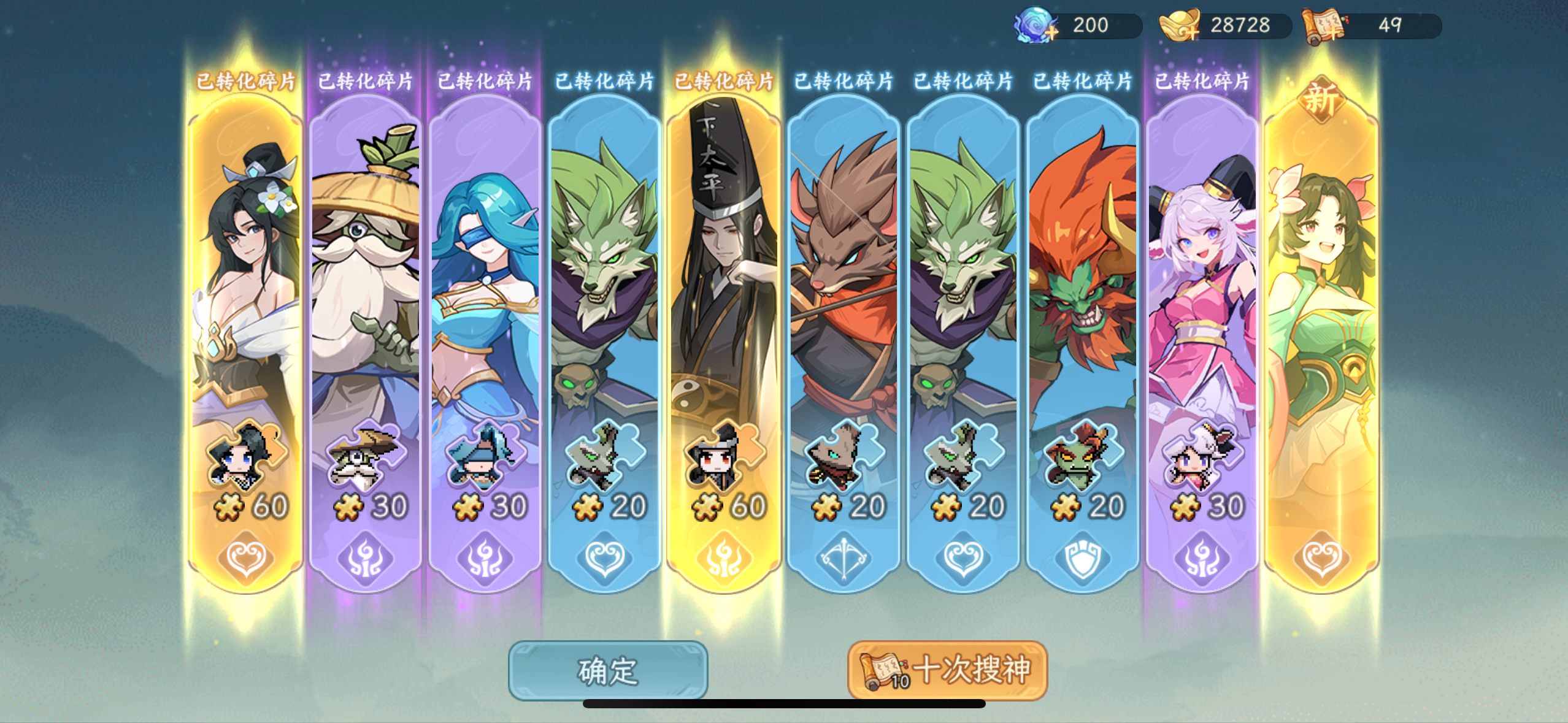Click the chibi wolf puzzle icon showing 20 fragments
1568x723 pixels.
[x=604, y=454]
